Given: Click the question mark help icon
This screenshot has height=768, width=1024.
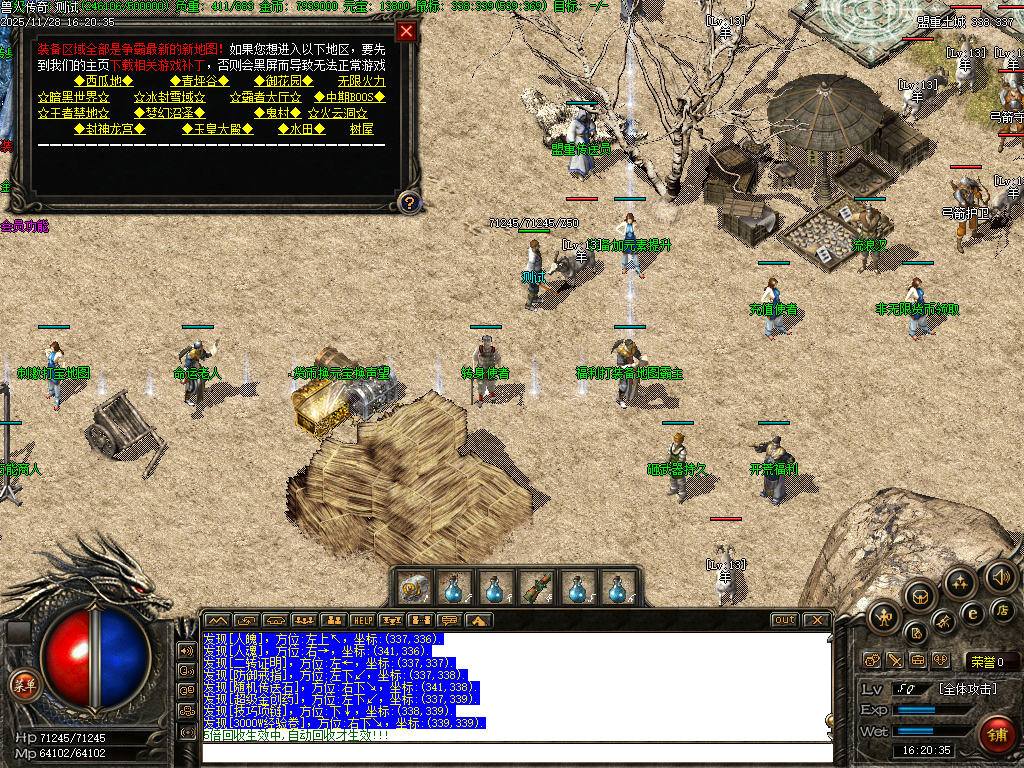Looking at the screenshot, I should click(408, 203).
